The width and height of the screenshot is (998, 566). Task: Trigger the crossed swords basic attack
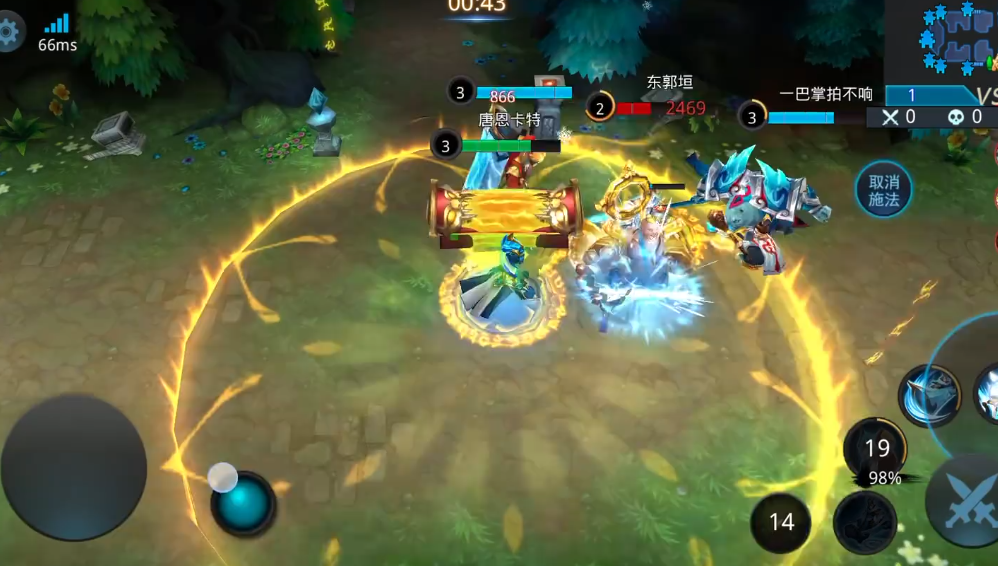(965, 500)
